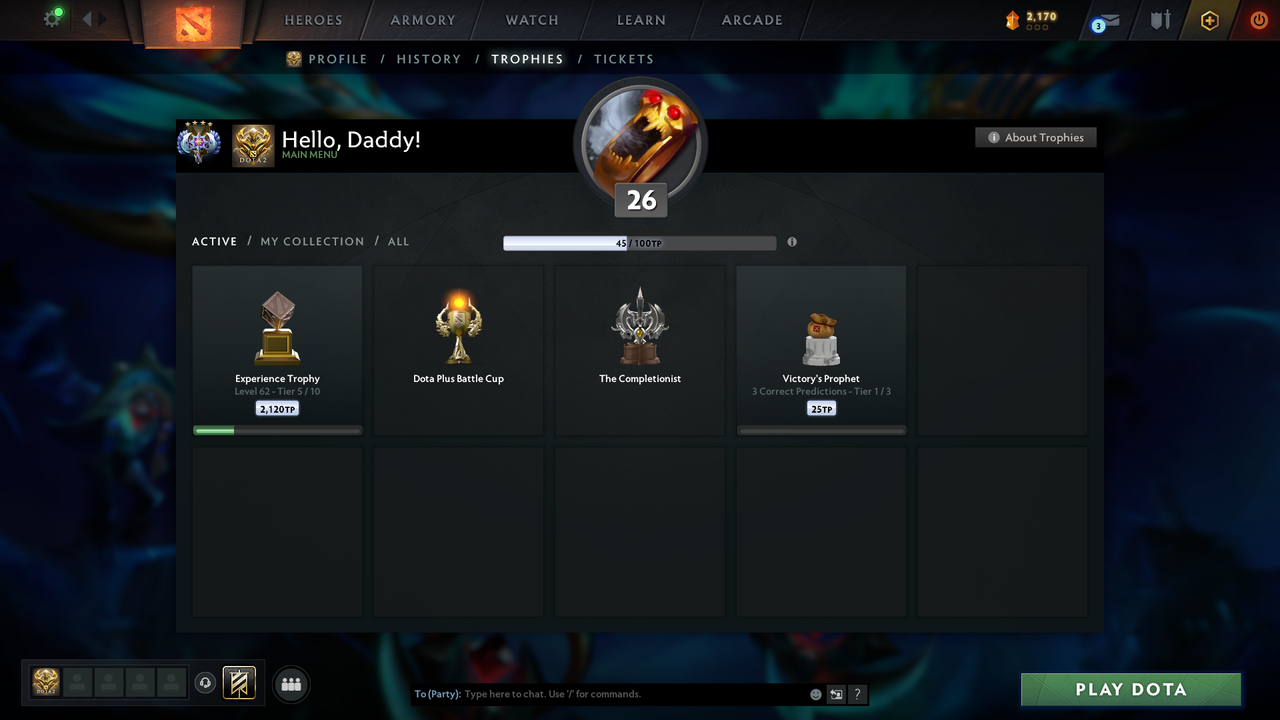Switch to the TICKETS tab
Image resolution: width=1280 pixels, height=720 pixels.
click(x=624, y=59)
